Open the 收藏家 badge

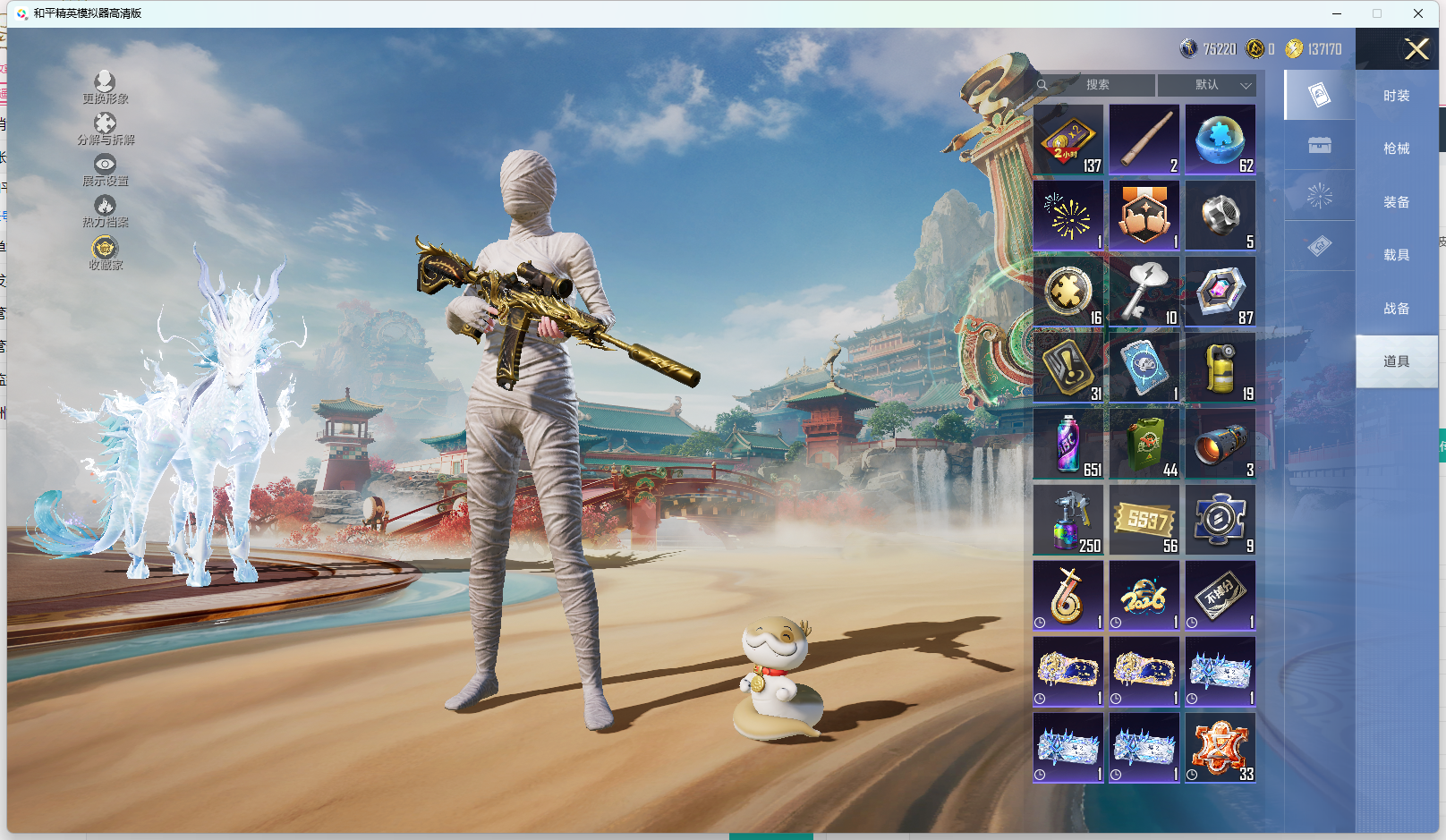[x=105, y=251]
